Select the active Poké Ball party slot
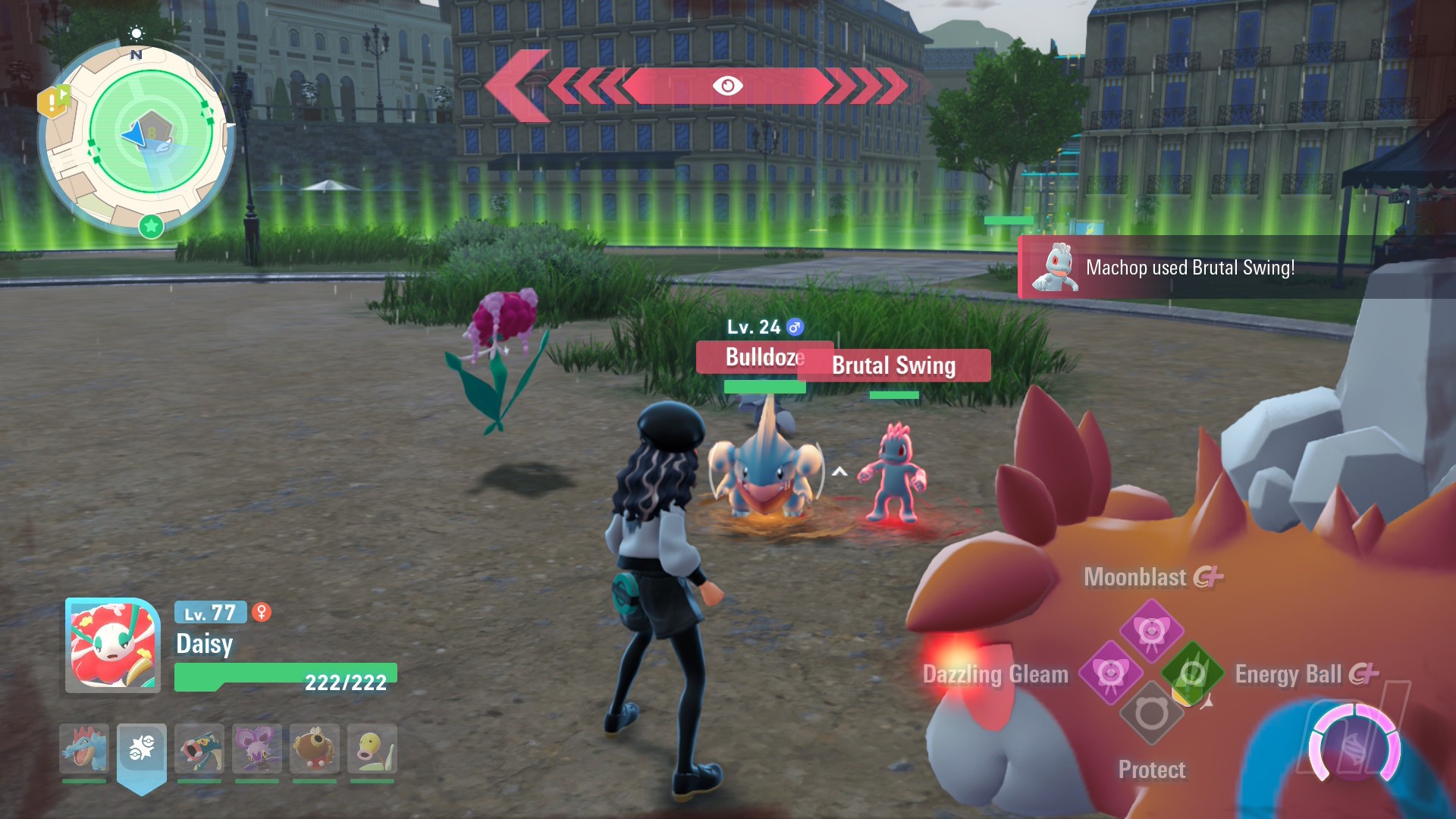Viewport: 1456px width, 819px height. 142,748
